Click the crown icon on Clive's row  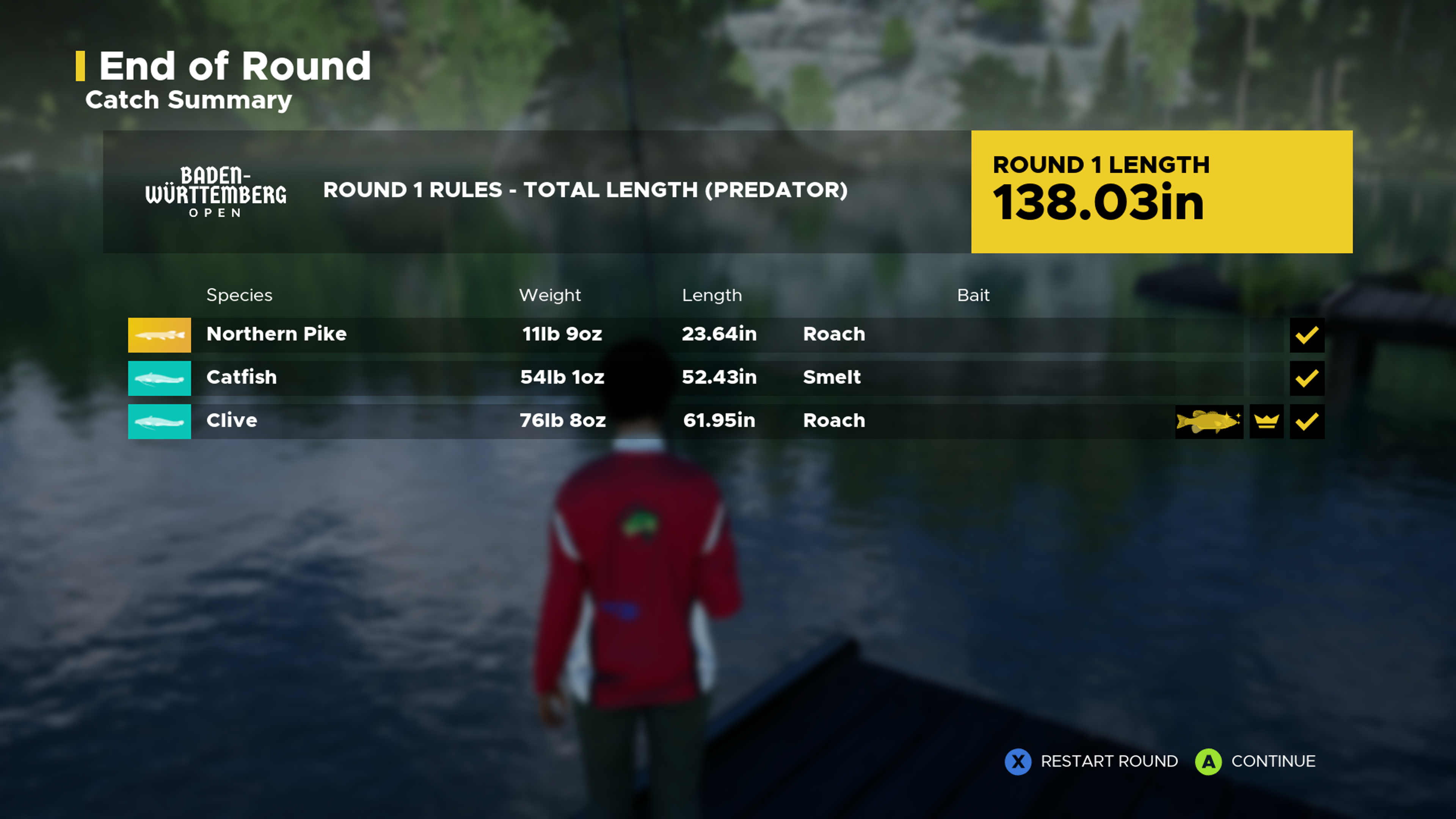pyautogui.click(x=1266, y=421)
